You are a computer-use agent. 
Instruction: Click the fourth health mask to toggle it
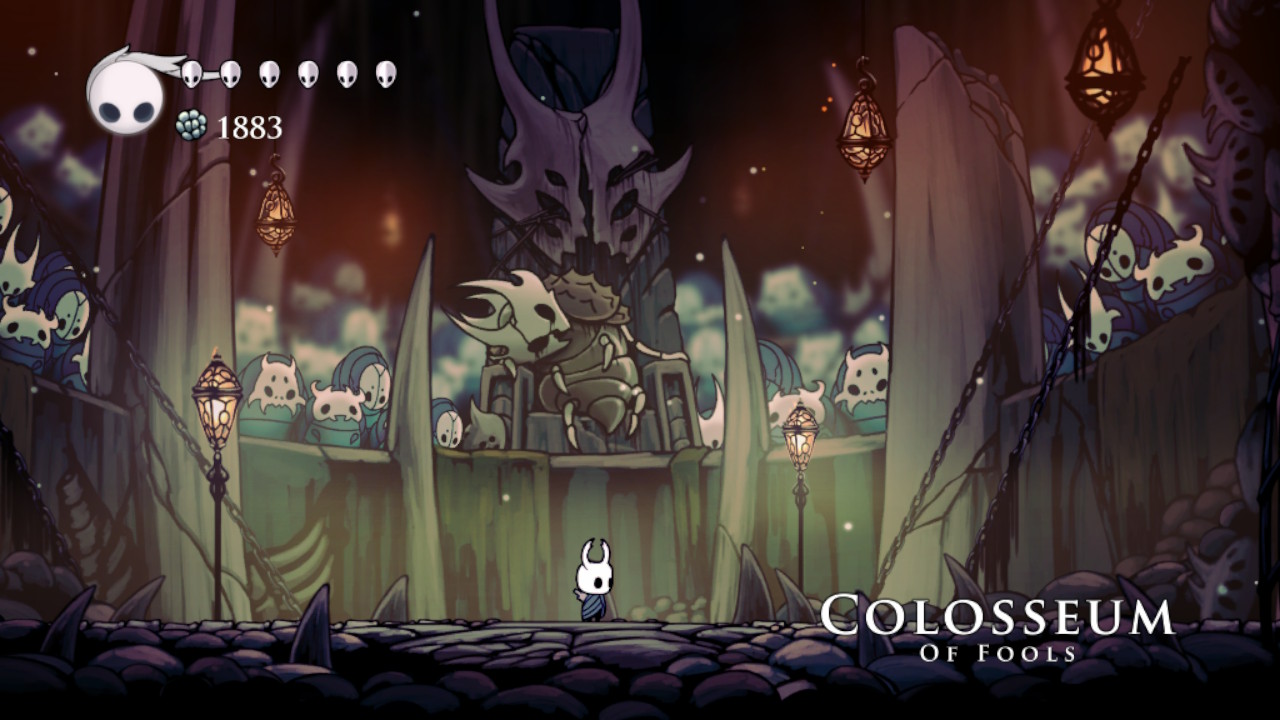(x=309, y=71)
